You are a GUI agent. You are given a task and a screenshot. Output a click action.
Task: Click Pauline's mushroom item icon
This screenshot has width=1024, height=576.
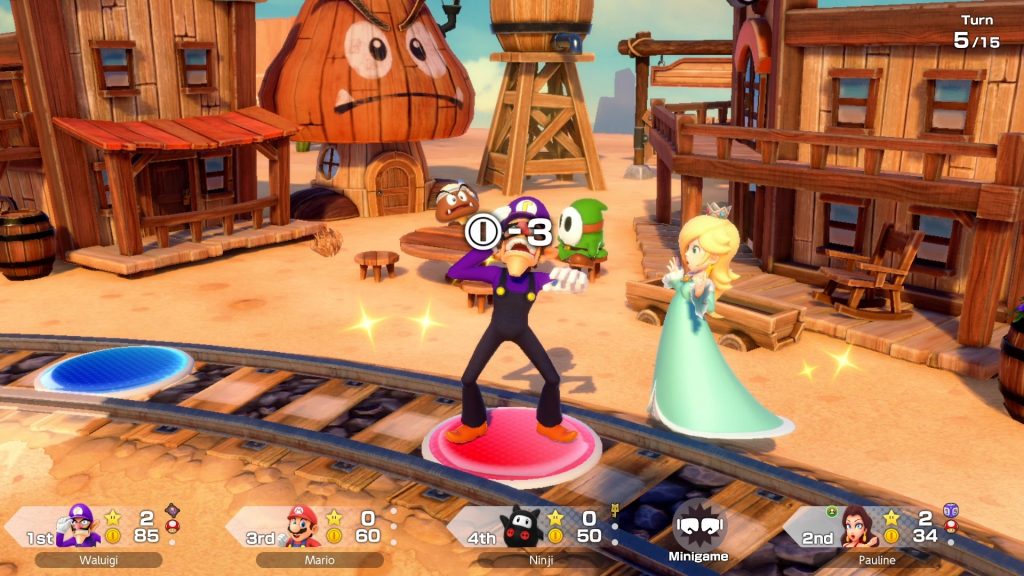coord(950,526)
